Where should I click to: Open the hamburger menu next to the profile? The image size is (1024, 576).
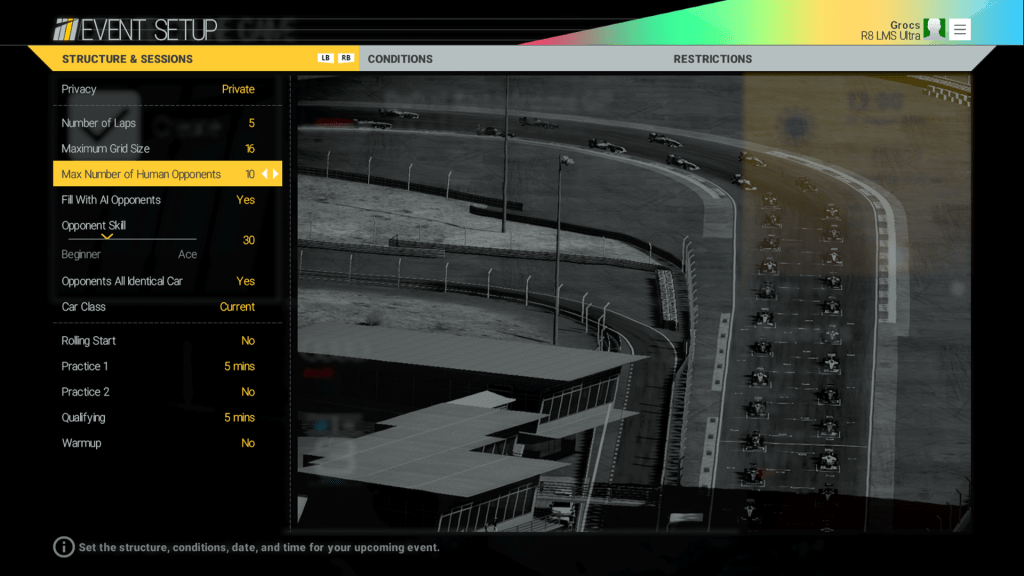(960, 30)
